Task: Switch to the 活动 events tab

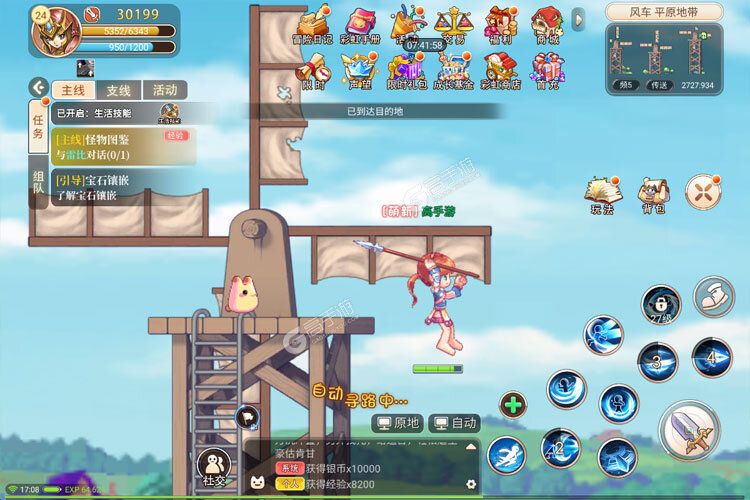Action: pyautogui.click(x=164, y=89)
